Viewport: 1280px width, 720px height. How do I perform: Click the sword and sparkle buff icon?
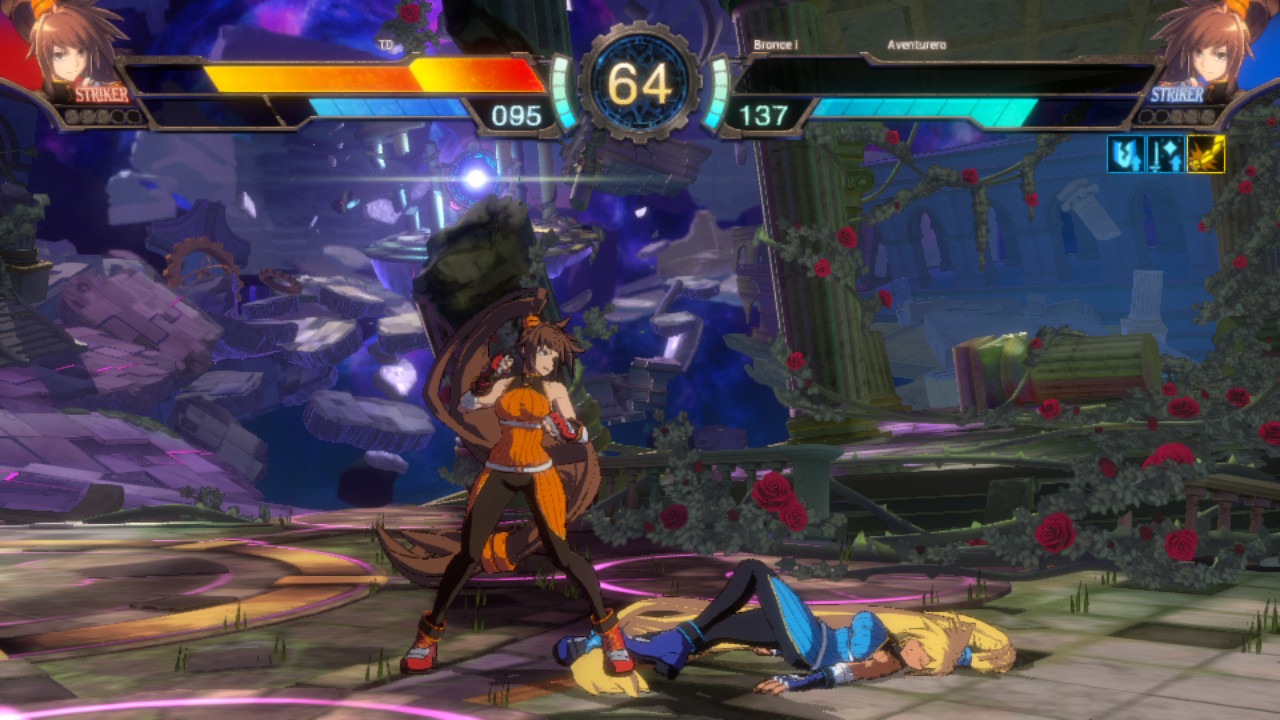point(1165,155)
